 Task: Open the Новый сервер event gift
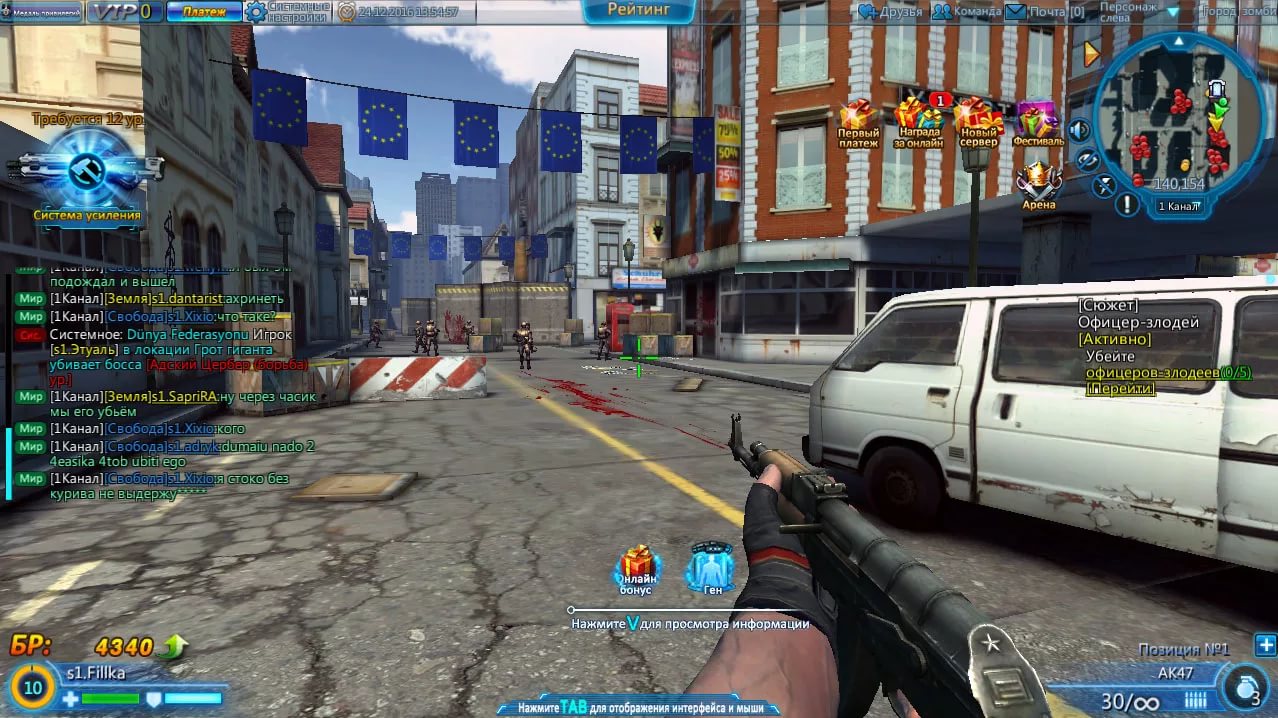click(x=979, y=123)
